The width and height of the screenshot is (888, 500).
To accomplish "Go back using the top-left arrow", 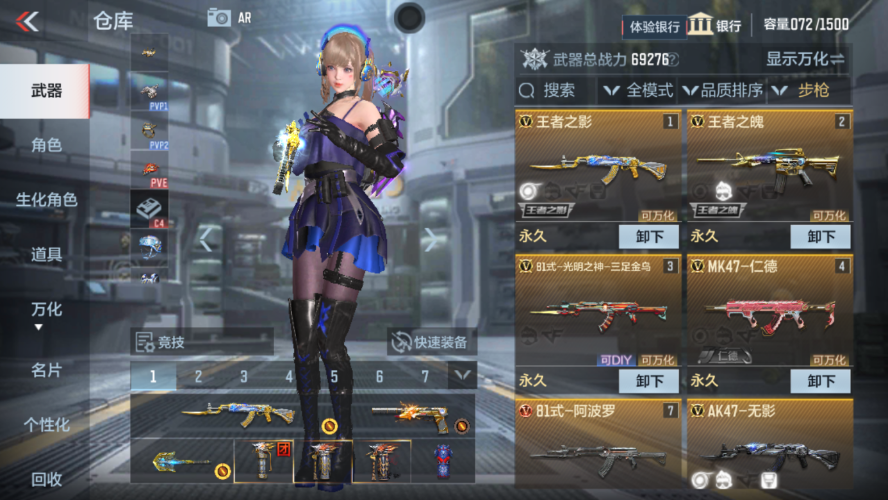I will pyautogui.click(x=28, y=21).
